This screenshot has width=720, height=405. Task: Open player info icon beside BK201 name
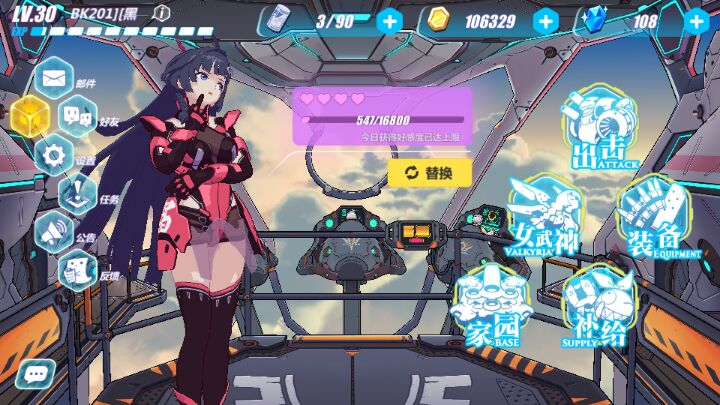162,13
